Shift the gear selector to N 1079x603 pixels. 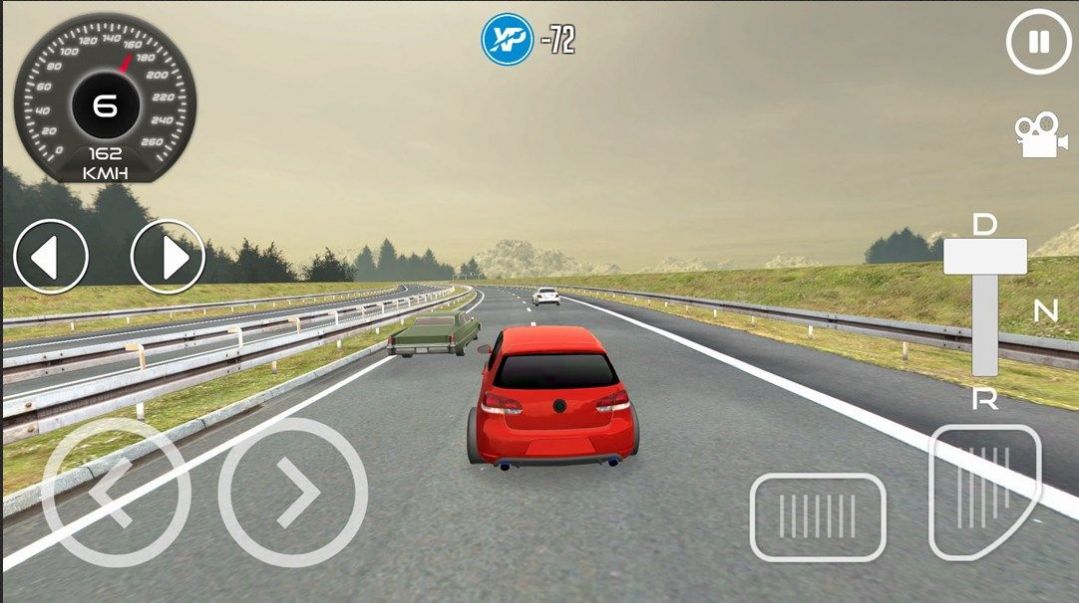[x=1045, y=312]
